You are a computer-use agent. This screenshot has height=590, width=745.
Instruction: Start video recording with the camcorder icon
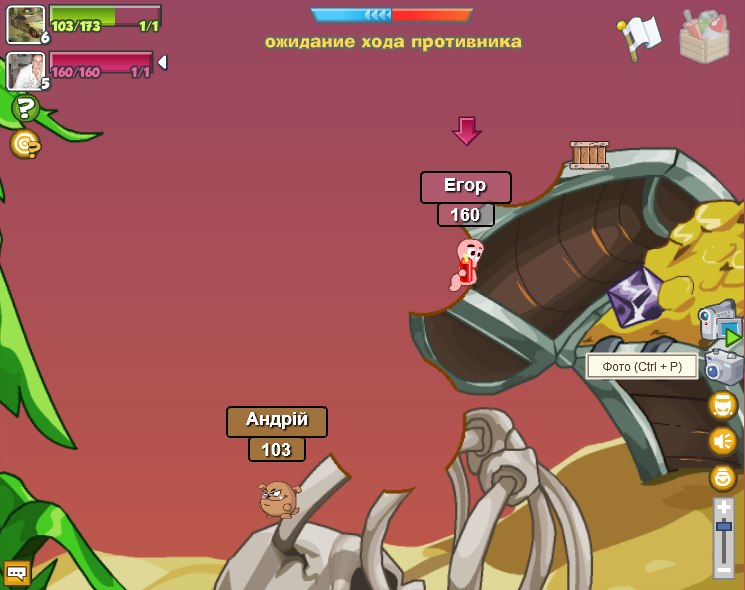(719, 322)
